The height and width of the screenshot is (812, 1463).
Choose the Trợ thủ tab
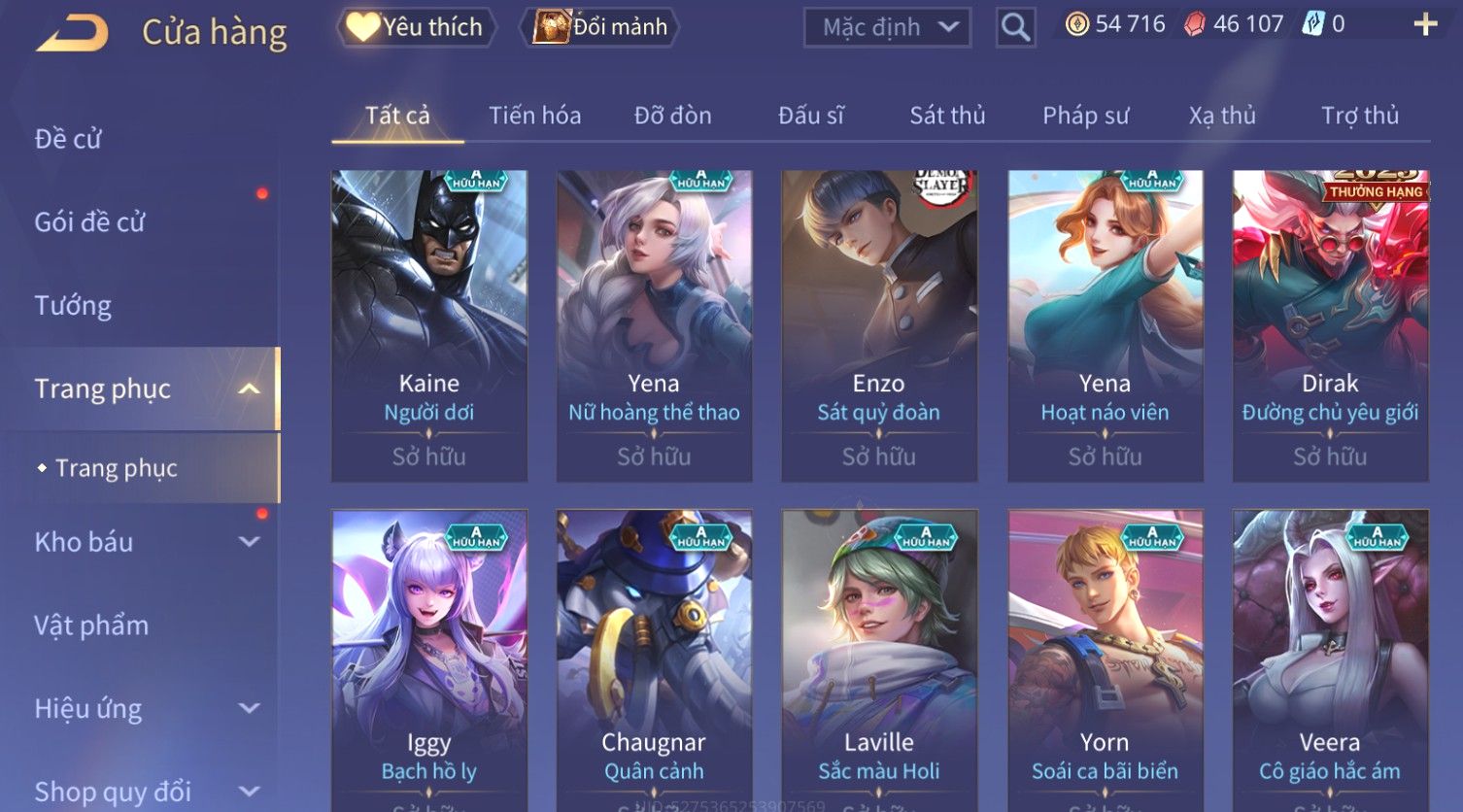pos(1359,116)
